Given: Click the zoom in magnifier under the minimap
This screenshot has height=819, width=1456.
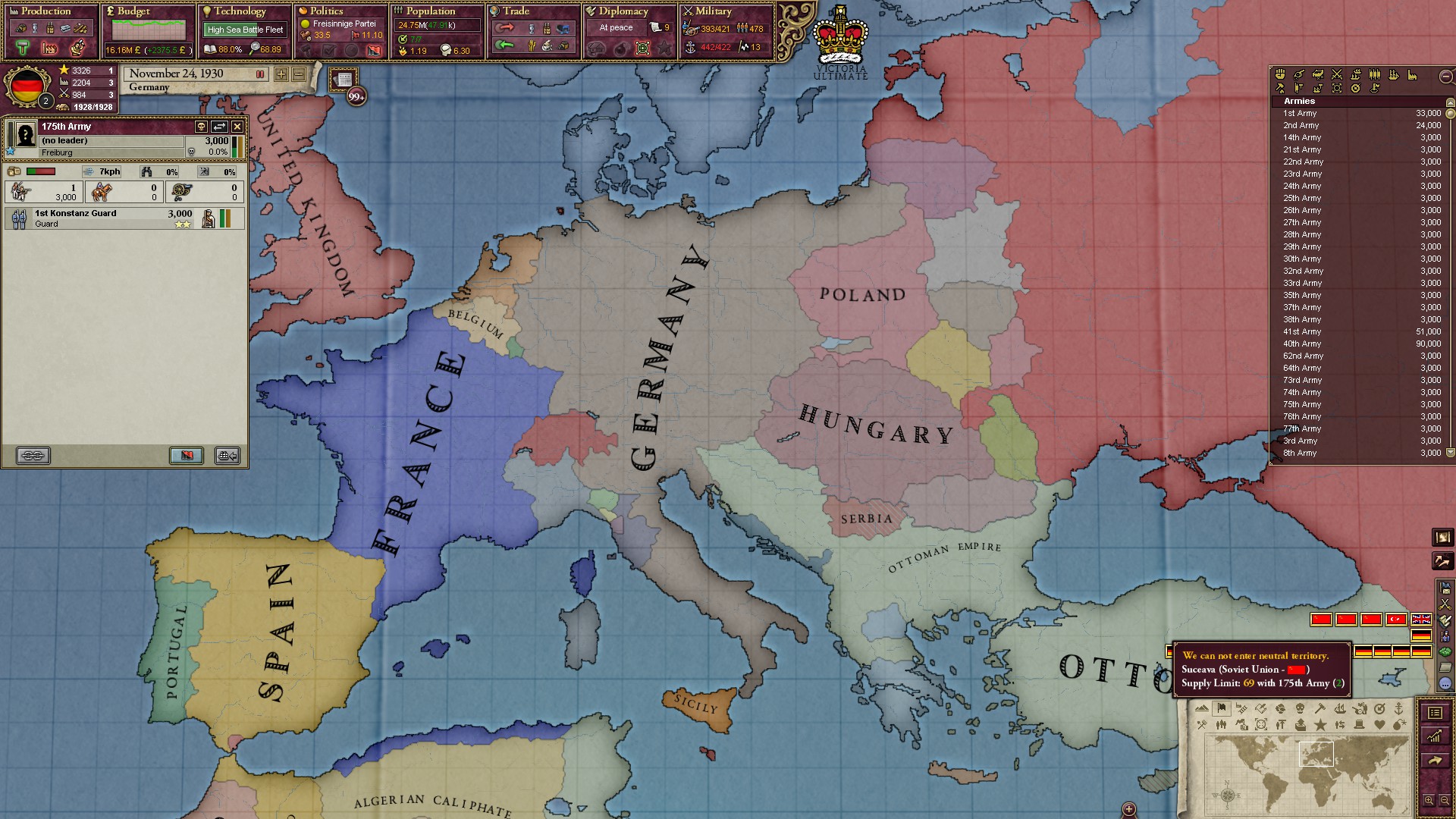Looking at the screenshot, I should 1429,800.
